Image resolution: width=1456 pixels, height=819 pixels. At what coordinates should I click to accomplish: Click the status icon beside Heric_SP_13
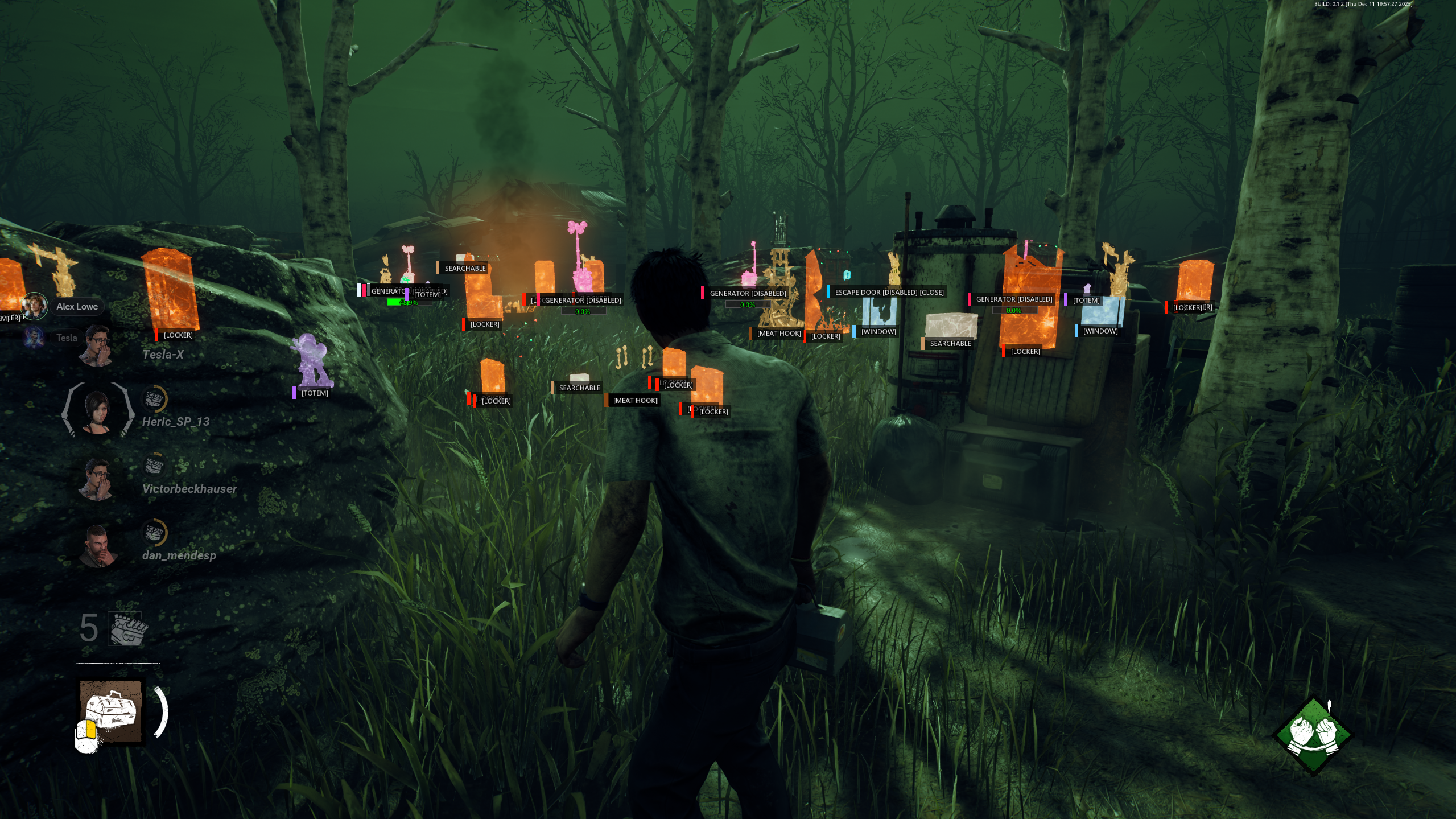pos(154,398)
